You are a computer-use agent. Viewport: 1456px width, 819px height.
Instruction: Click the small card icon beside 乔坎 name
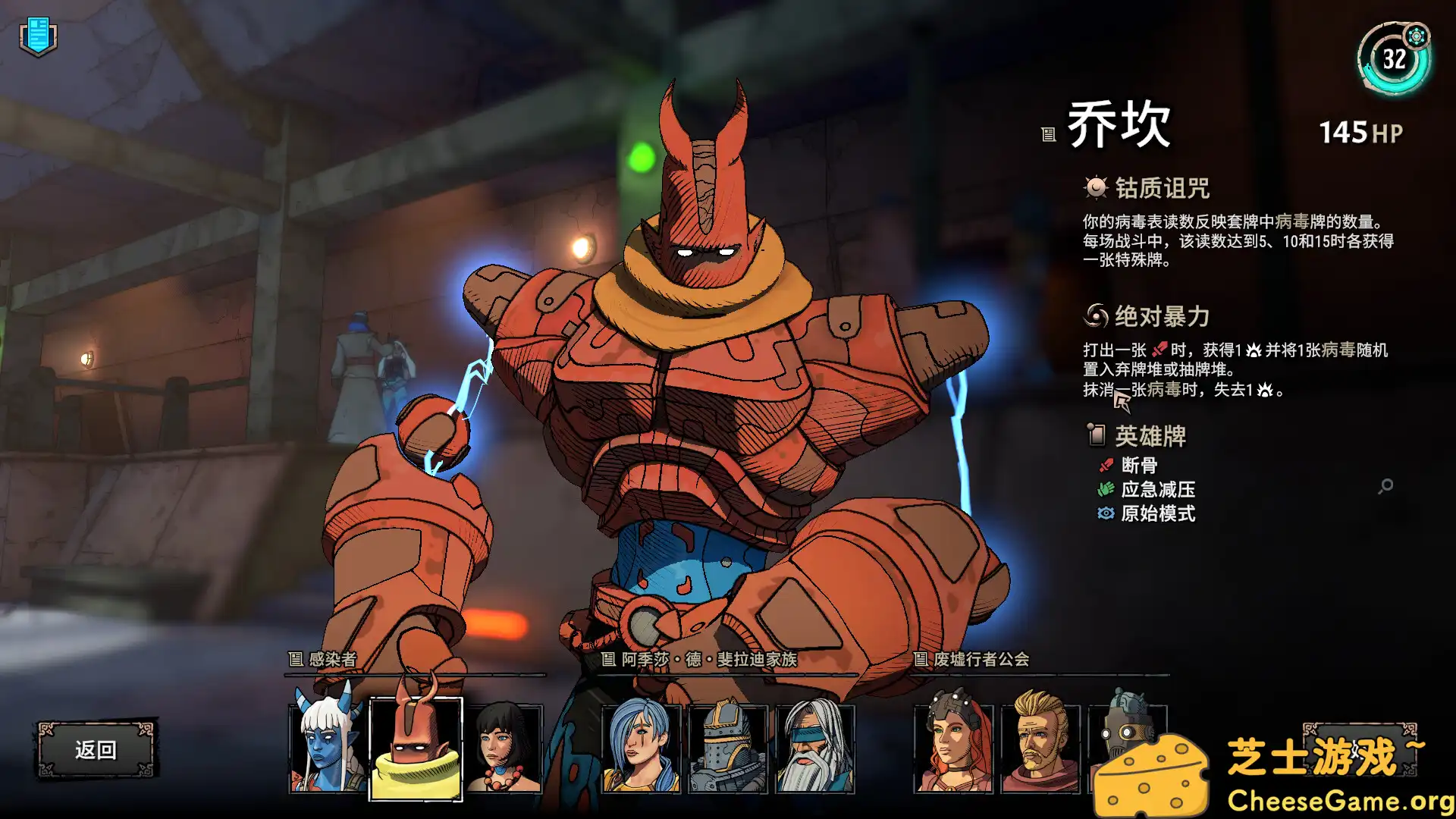click(1047, 134)
